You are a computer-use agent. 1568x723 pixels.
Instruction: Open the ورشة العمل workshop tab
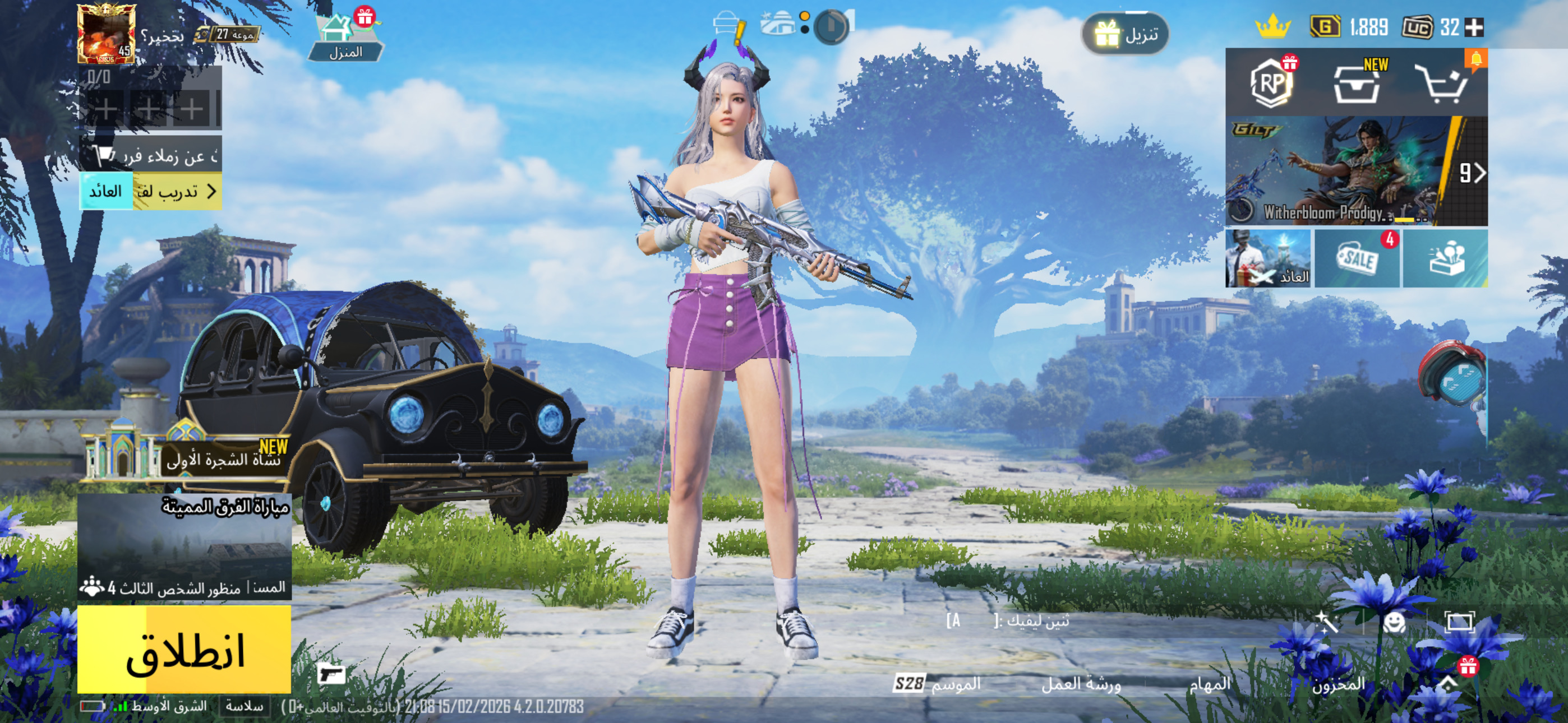coord(1081,685)
